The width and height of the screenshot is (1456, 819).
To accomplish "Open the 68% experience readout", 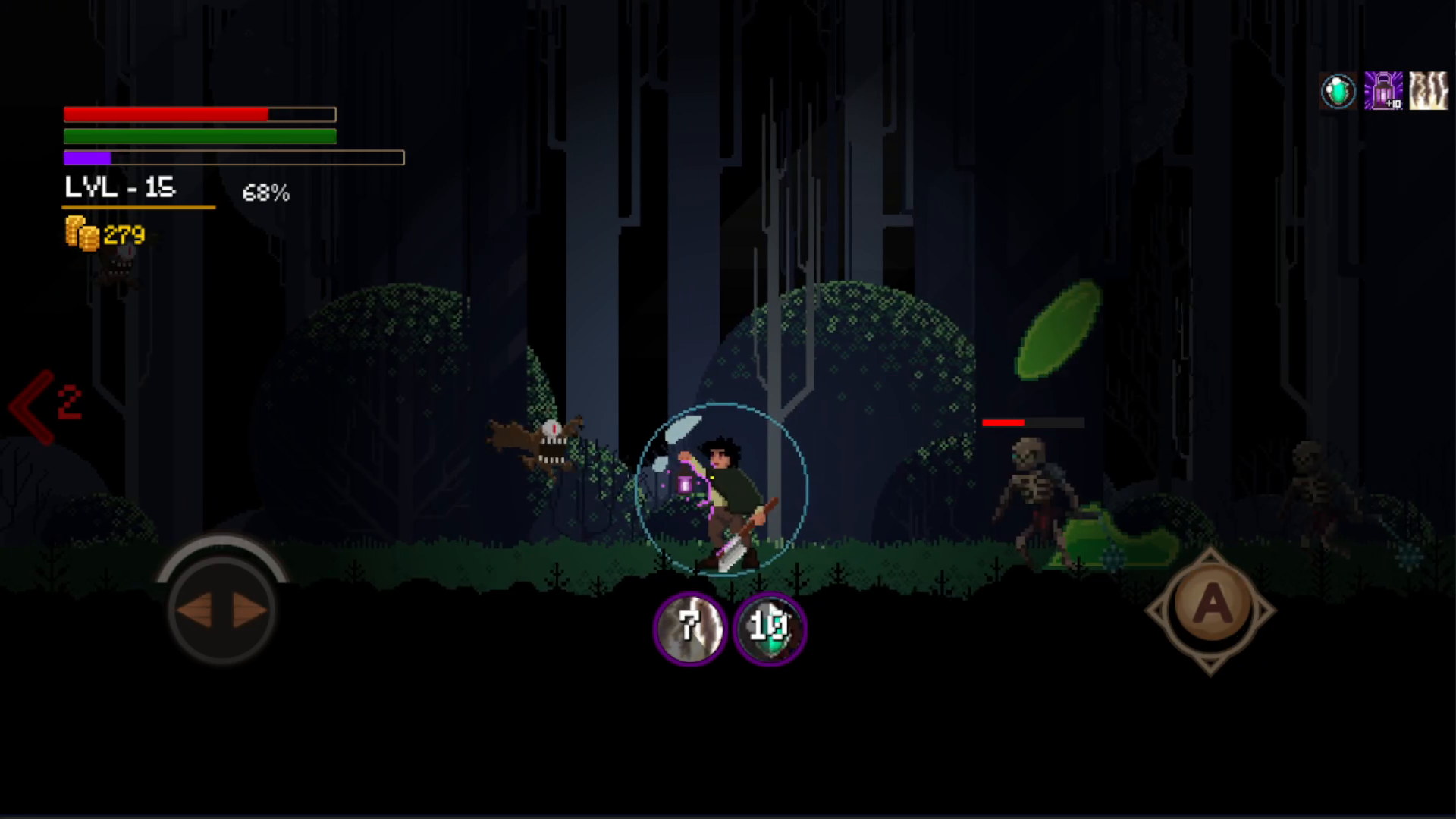I will (266, 193).
